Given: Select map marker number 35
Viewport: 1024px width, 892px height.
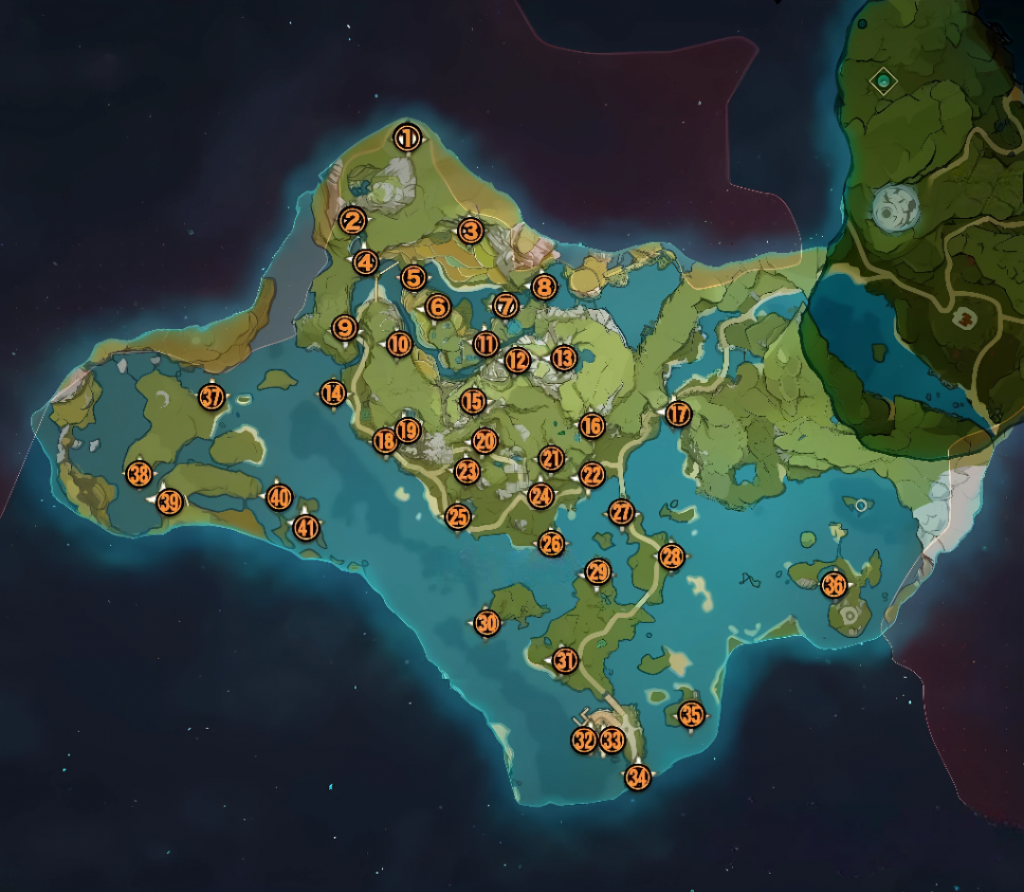Looking at the screenshot, I should coord(691,715).
